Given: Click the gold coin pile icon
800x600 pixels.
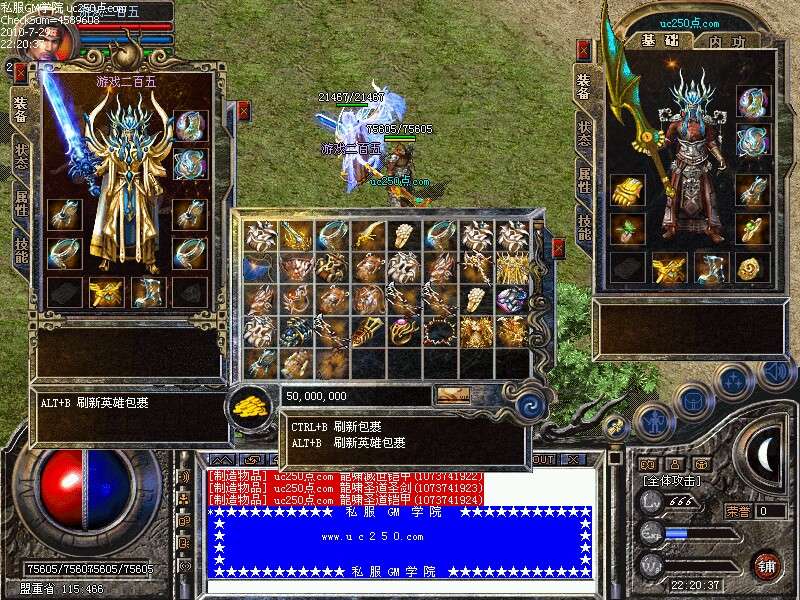Looking at the screenshot, I should [x=249, y=405].
